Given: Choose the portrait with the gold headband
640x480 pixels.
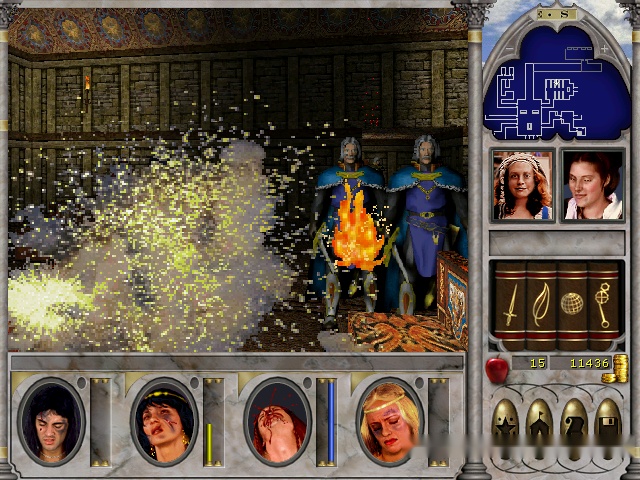Looking at the screenshot, I should click(164, 421).
